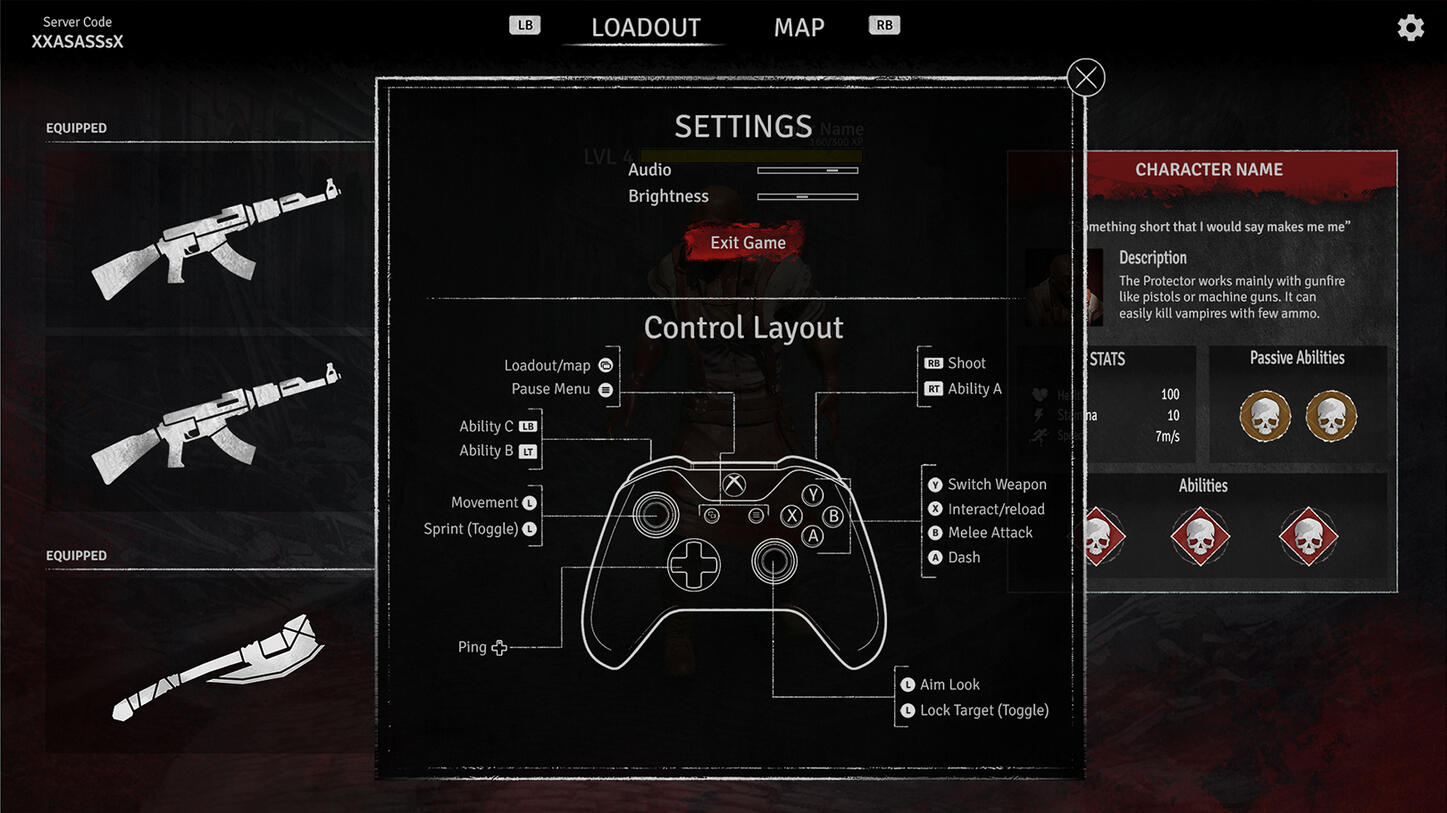Adjust the Brightness slider
The image size is (1447, 813).
coord(807,197)
